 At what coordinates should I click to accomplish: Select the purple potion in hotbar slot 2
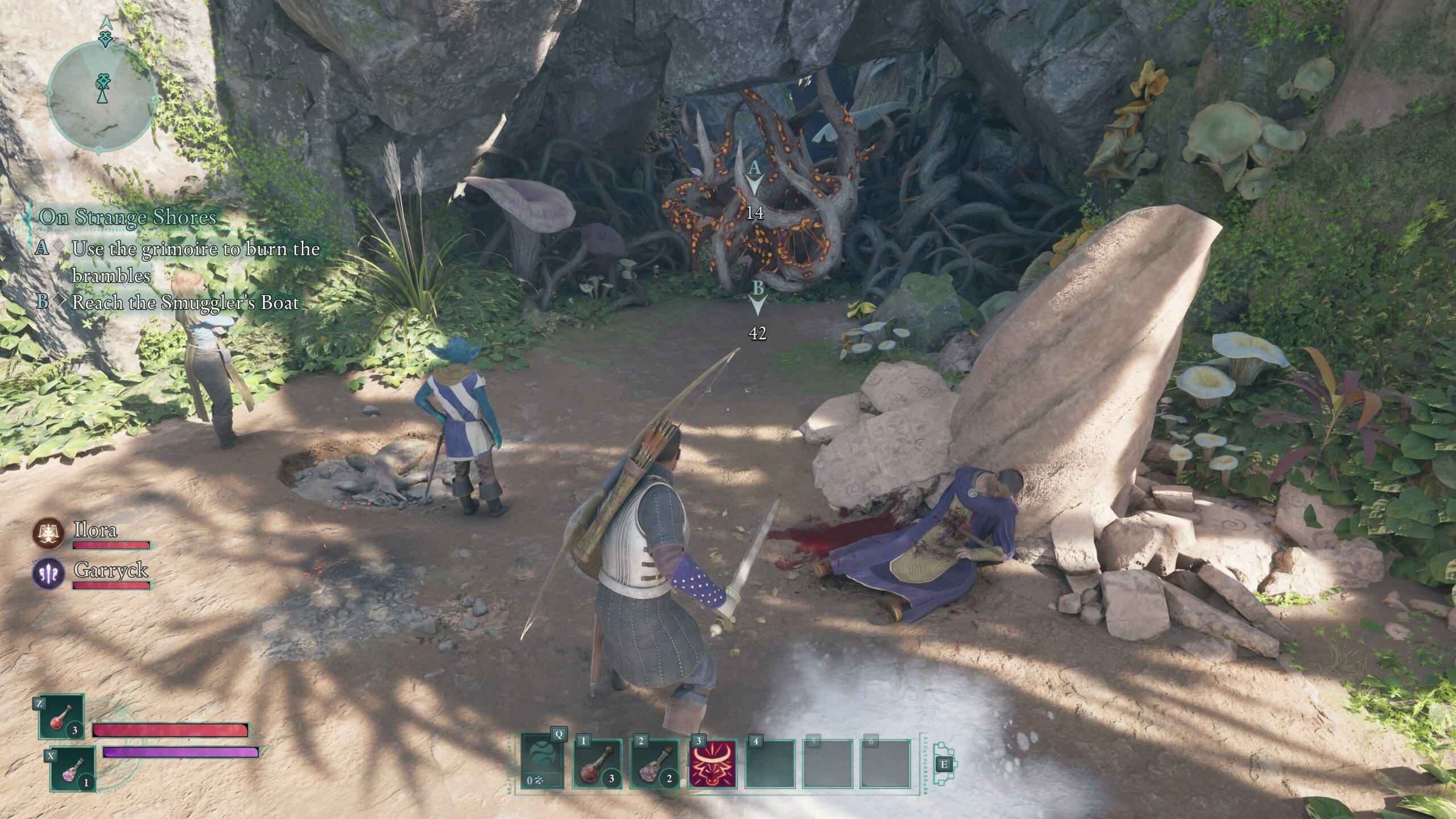point(655,763)
